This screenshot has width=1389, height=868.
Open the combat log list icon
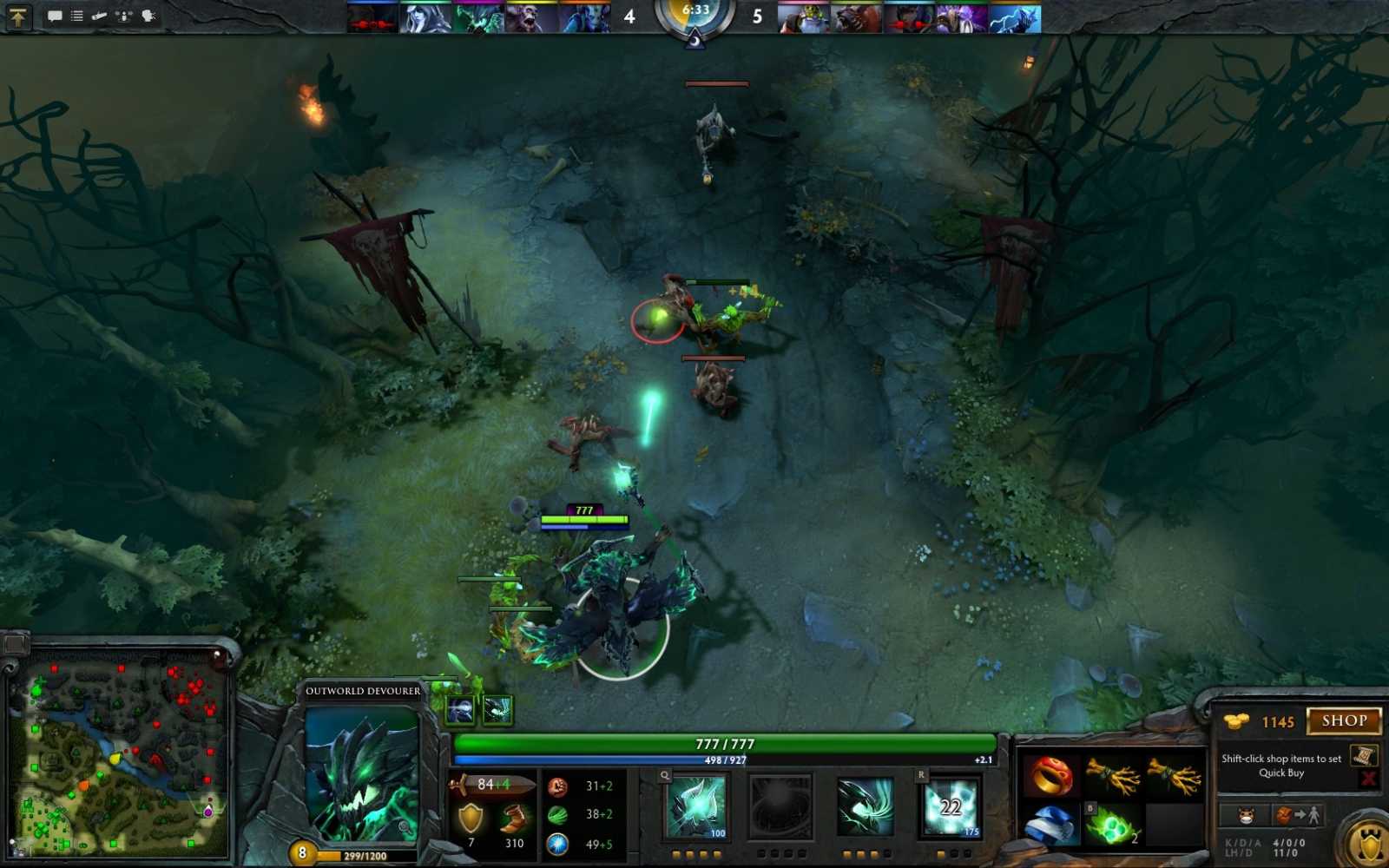[76, 15]
